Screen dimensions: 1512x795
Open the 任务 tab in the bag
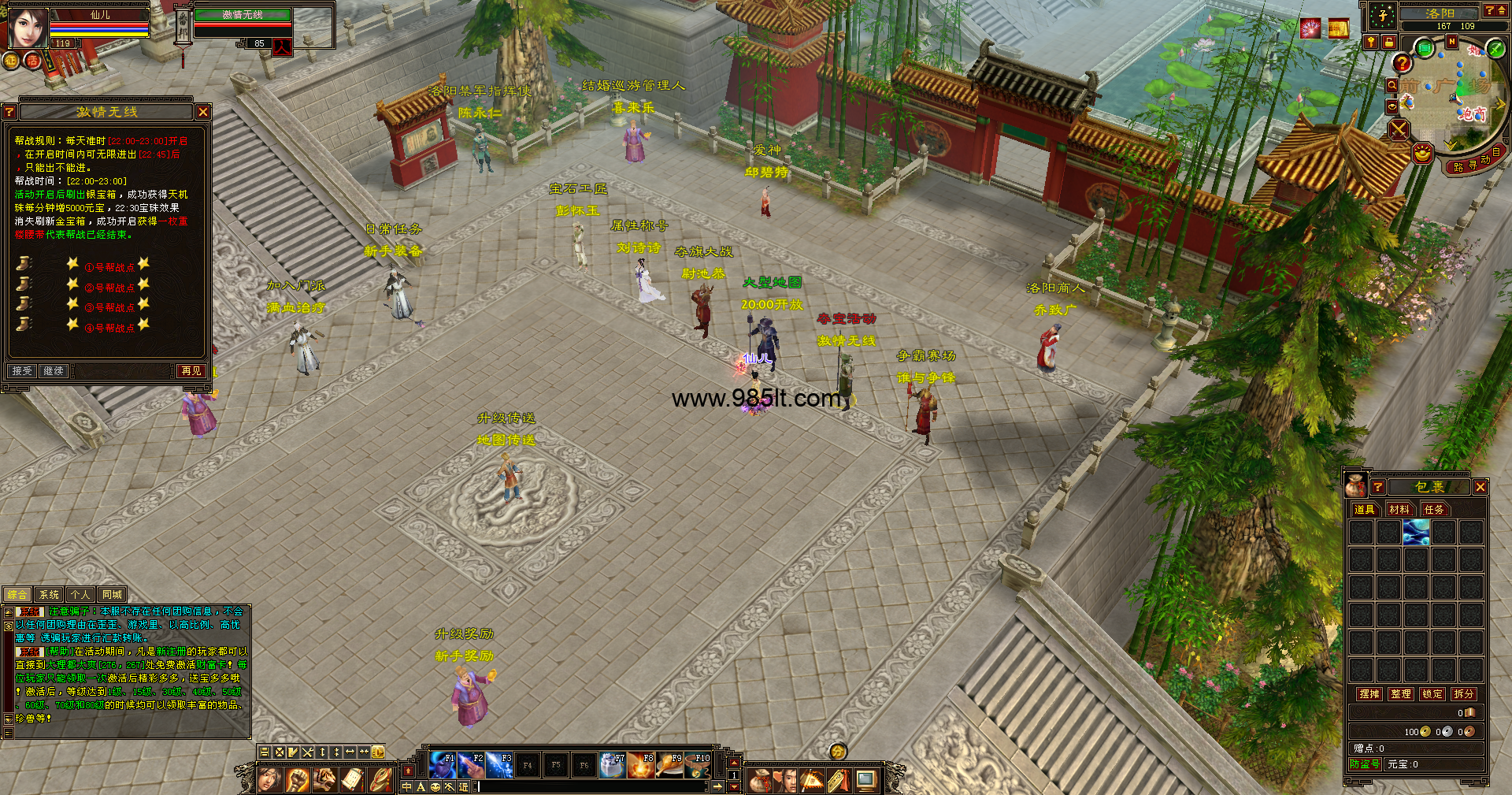[1434, 510]
